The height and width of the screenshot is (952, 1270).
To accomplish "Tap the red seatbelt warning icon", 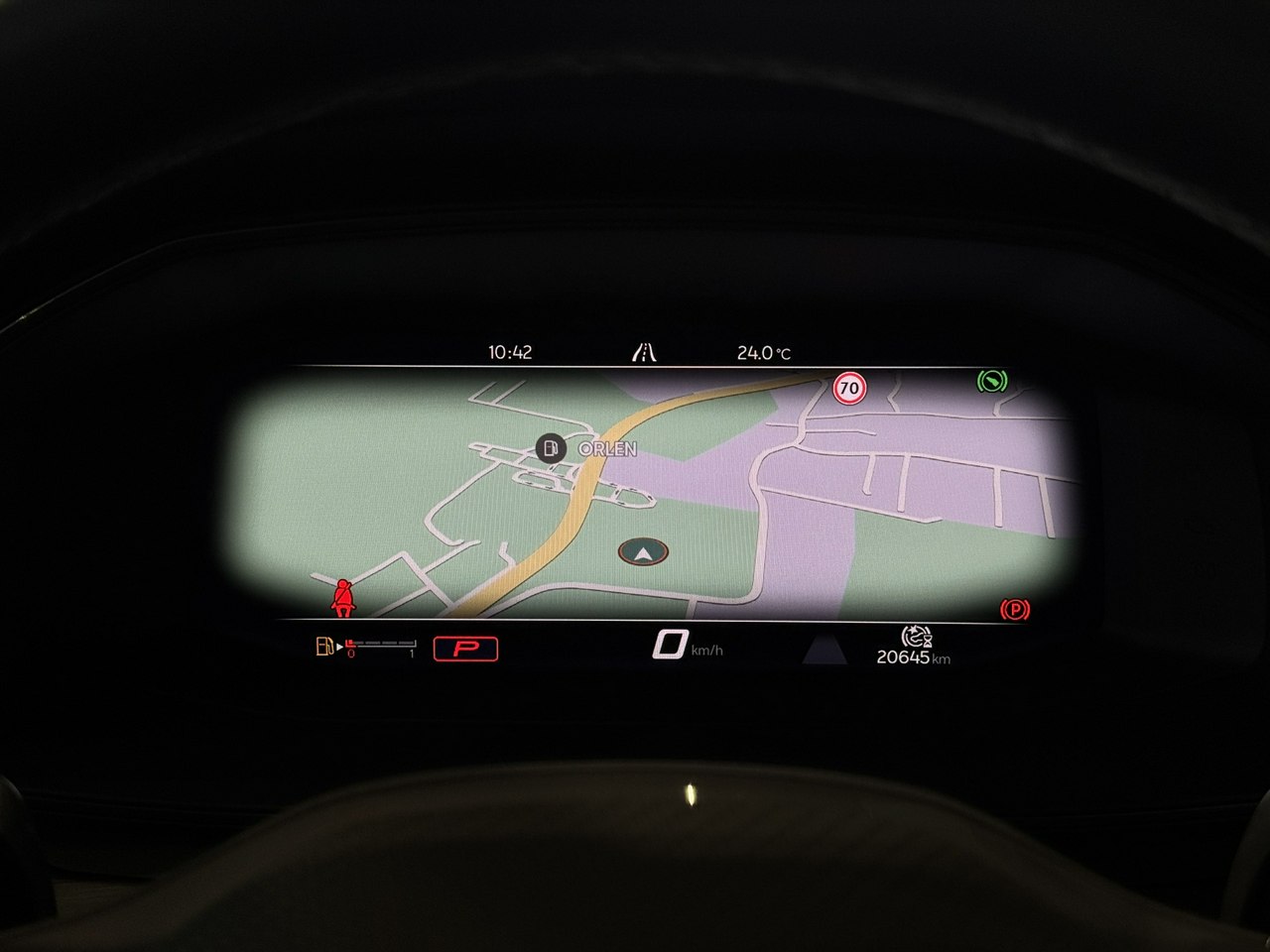I will pyautogui.click(x=344, y=598).
